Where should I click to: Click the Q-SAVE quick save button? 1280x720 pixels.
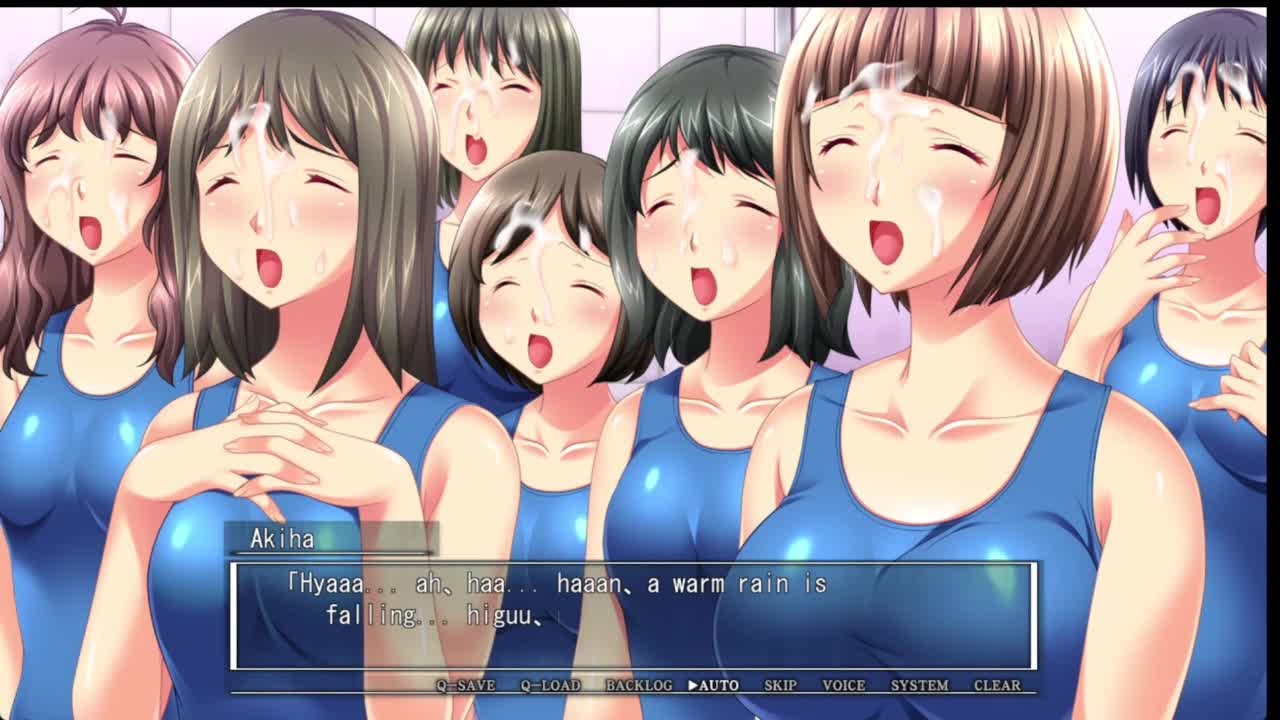click(x=465, y=685)
